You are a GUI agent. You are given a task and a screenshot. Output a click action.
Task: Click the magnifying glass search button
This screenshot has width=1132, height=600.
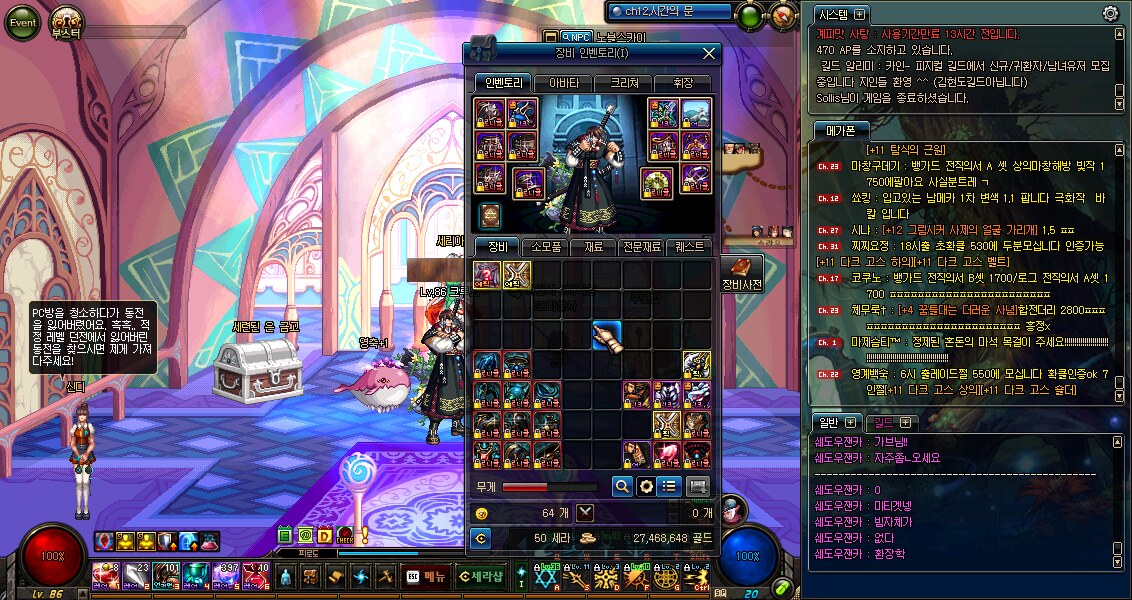(x=622, y=486)
